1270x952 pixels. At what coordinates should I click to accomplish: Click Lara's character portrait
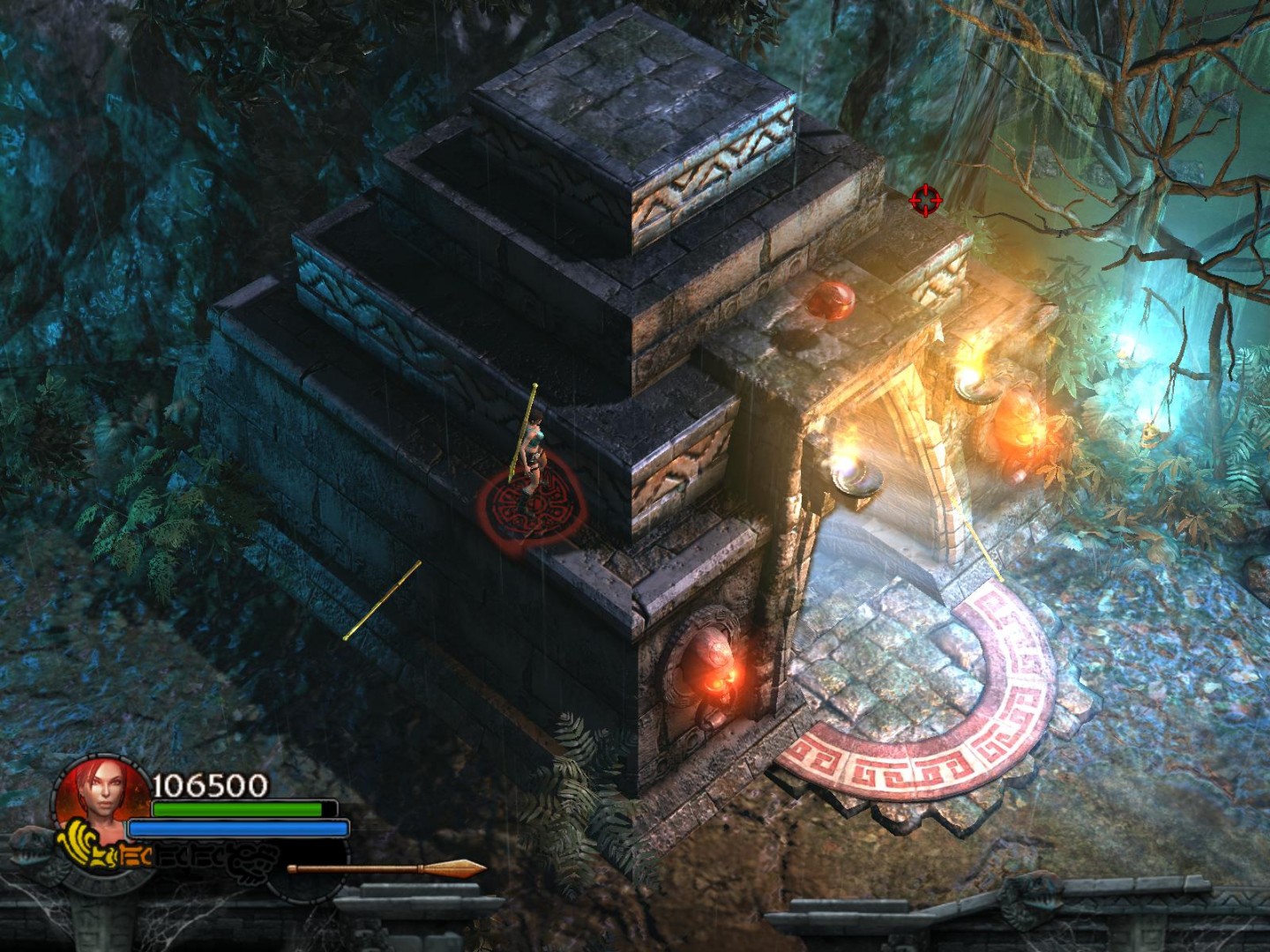tap(100, 797)
